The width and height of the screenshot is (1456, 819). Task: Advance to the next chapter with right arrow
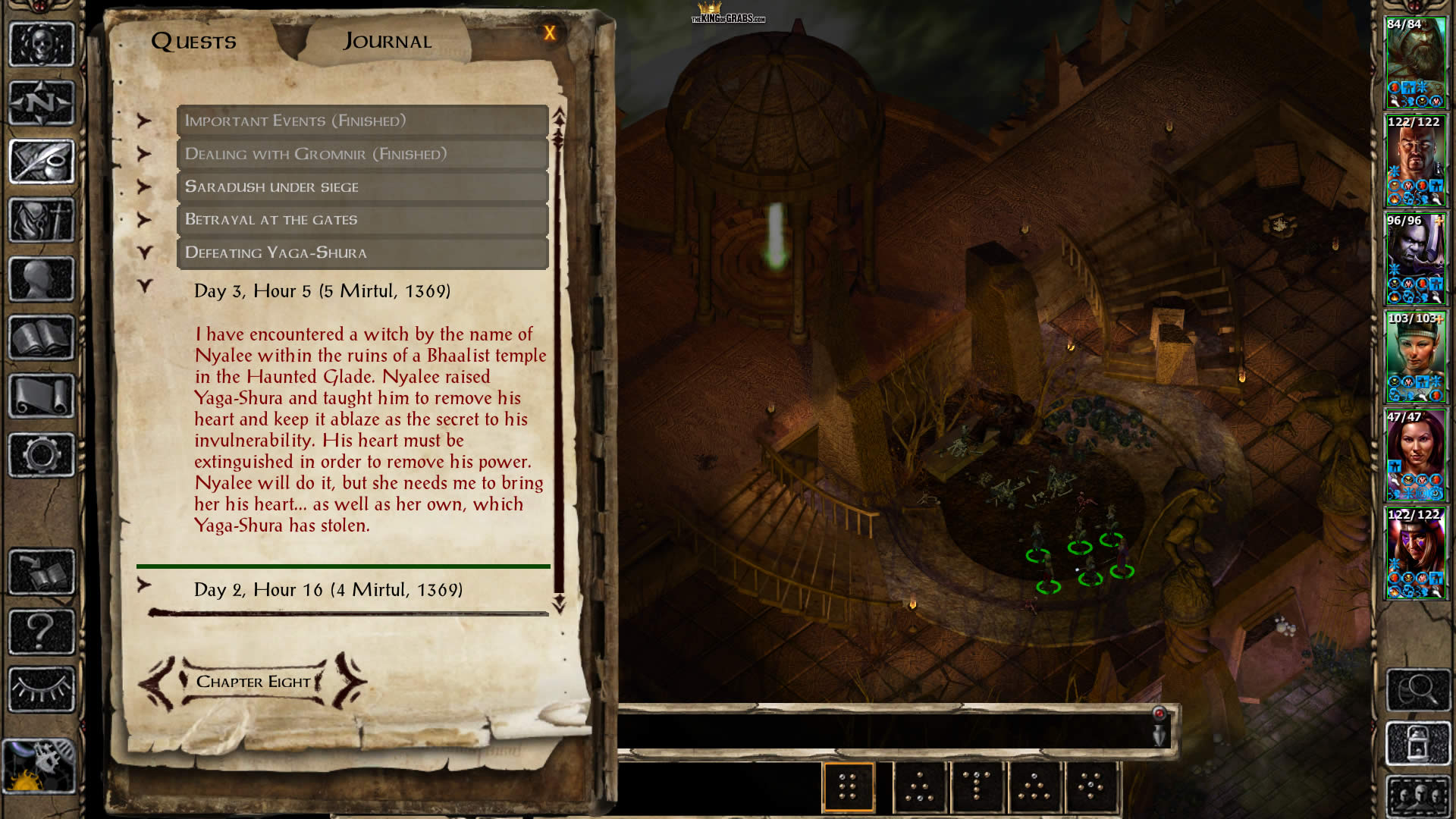pyautogui.click(x=350, y=681)
